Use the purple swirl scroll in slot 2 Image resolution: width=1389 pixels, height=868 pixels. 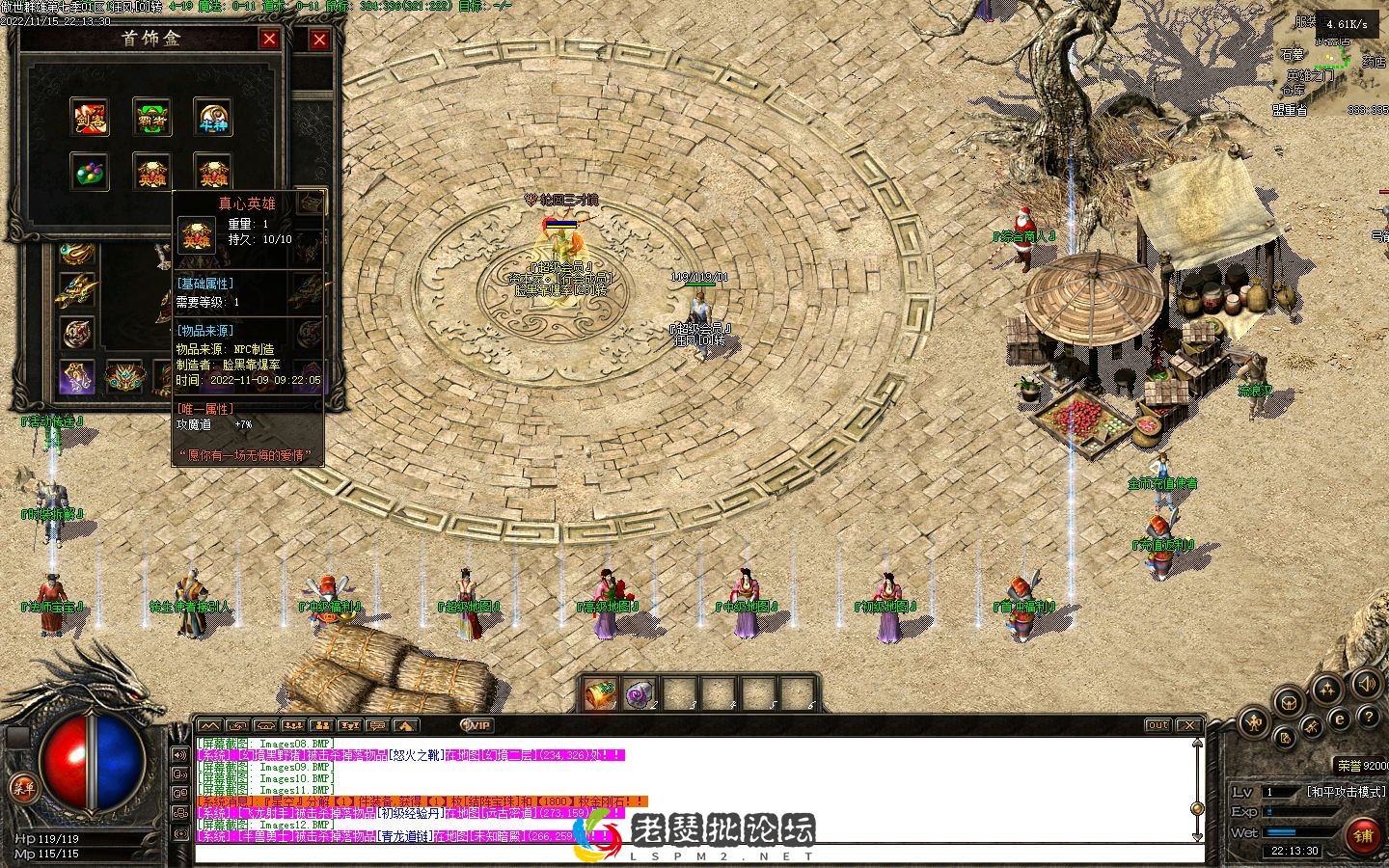click(x=640, y=693)
